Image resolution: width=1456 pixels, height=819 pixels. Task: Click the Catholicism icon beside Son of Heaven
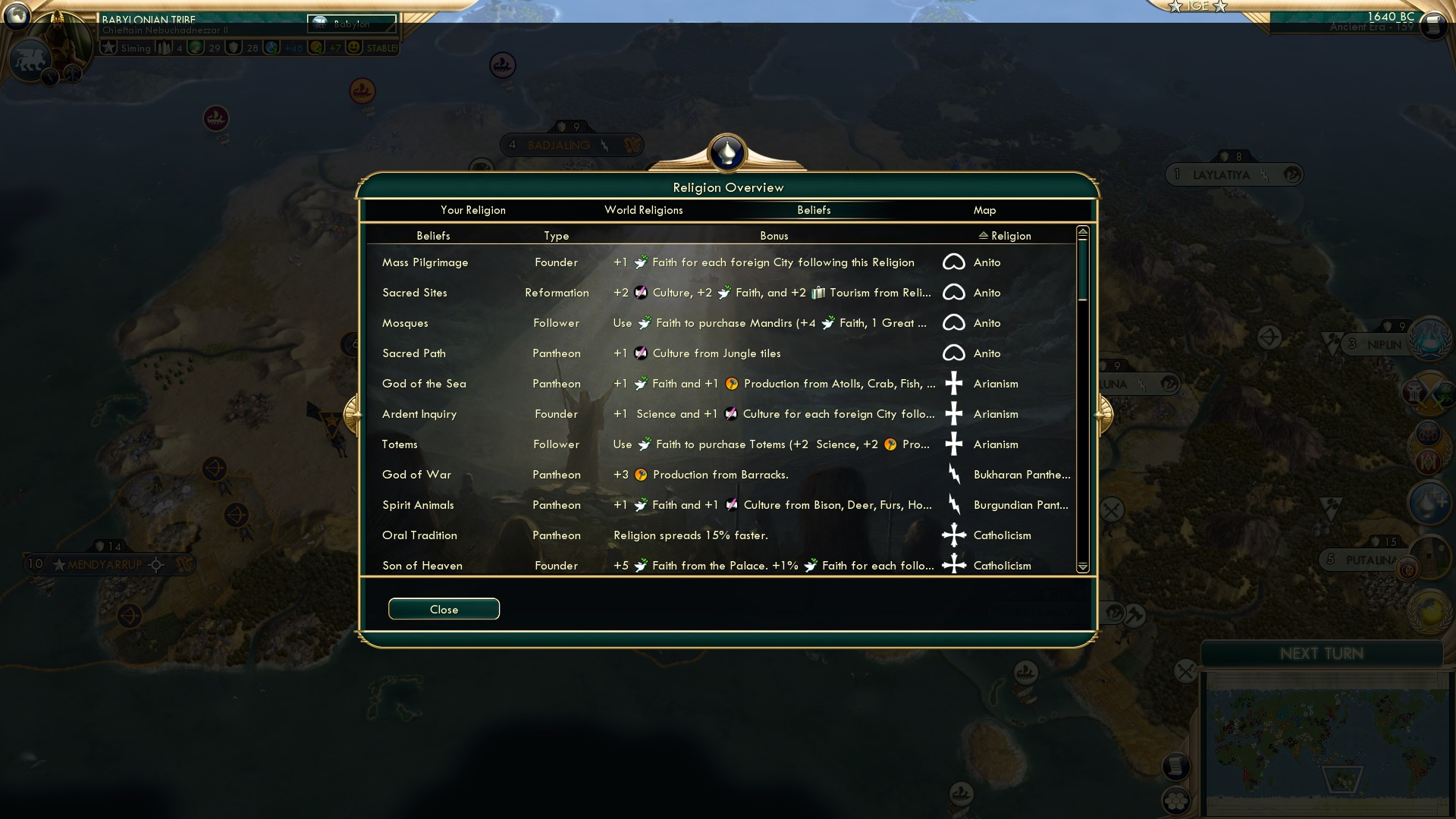click(954, 565)
